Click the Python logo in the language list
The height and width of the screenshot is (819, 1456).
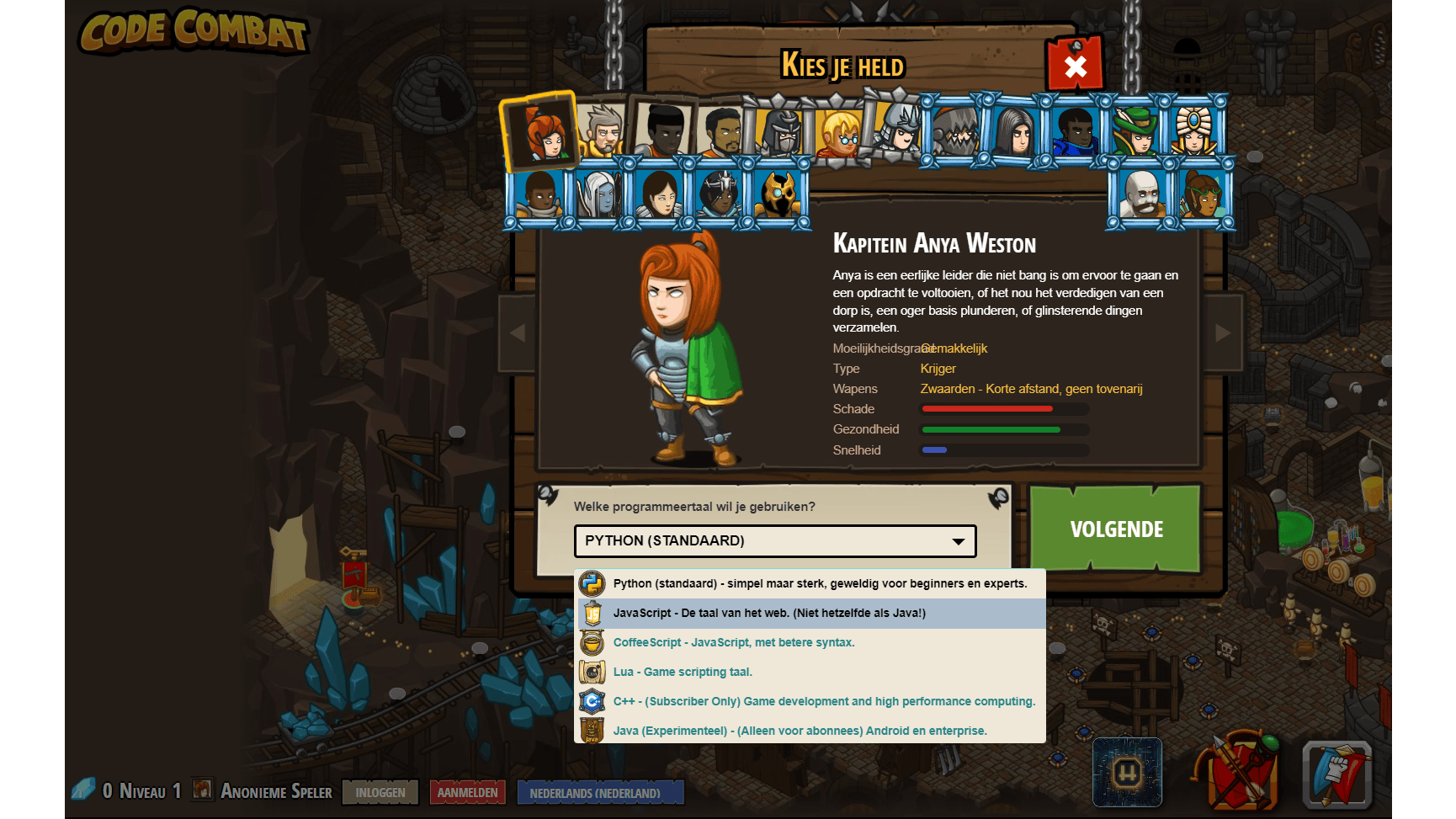tap(592, 583)
